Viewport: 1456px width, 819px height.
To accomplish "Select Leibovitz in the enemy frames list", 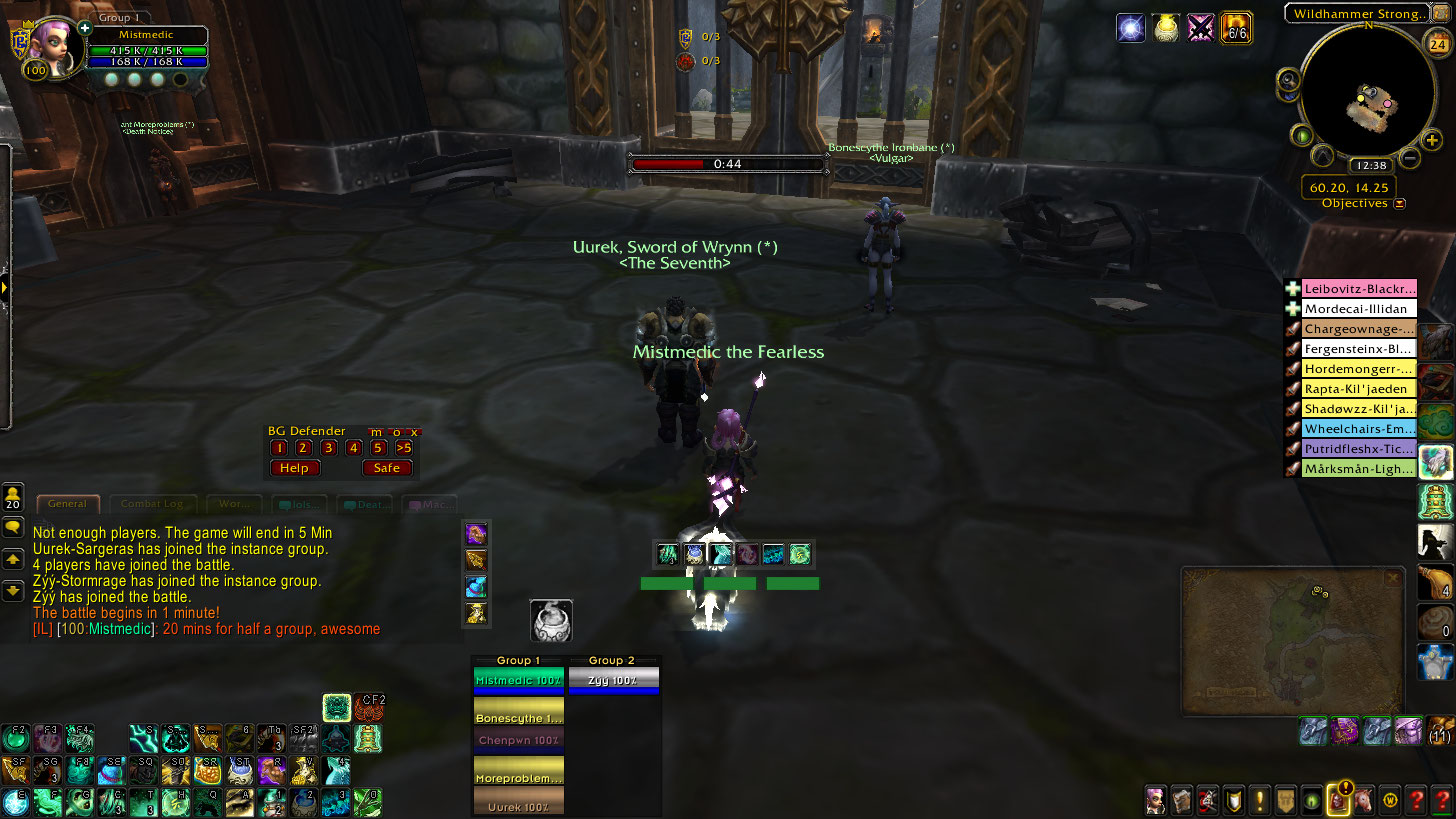I will (x=1359, y=289).
